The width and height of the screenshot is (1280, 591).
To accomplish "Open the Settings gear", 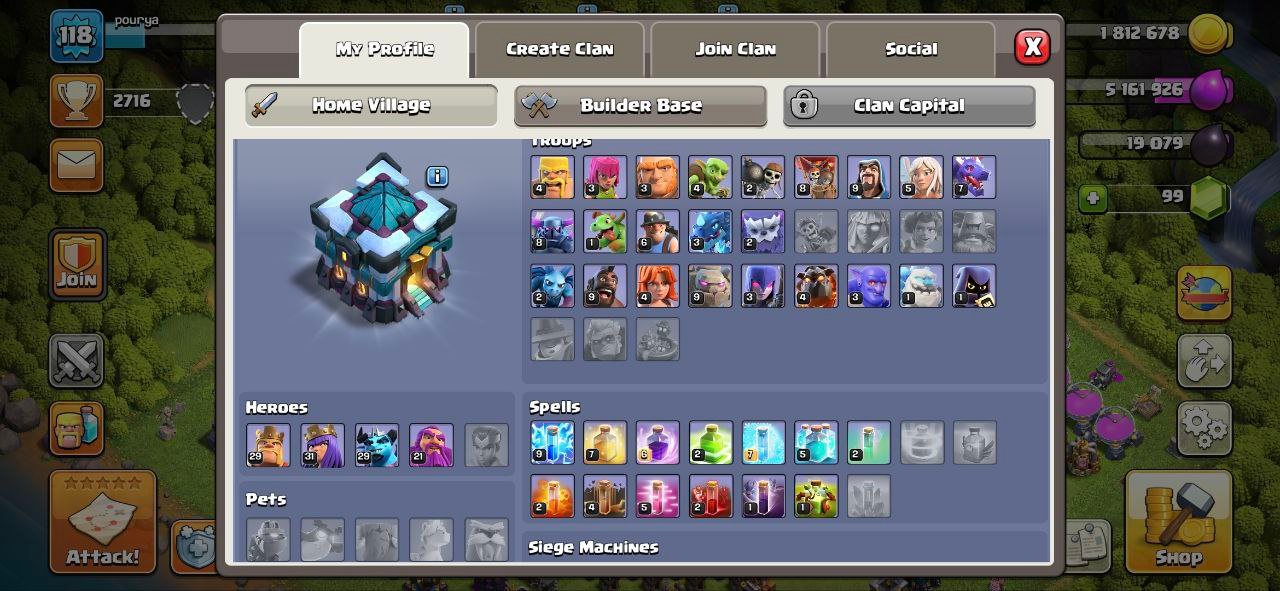I will click(x=1203, y=427).
